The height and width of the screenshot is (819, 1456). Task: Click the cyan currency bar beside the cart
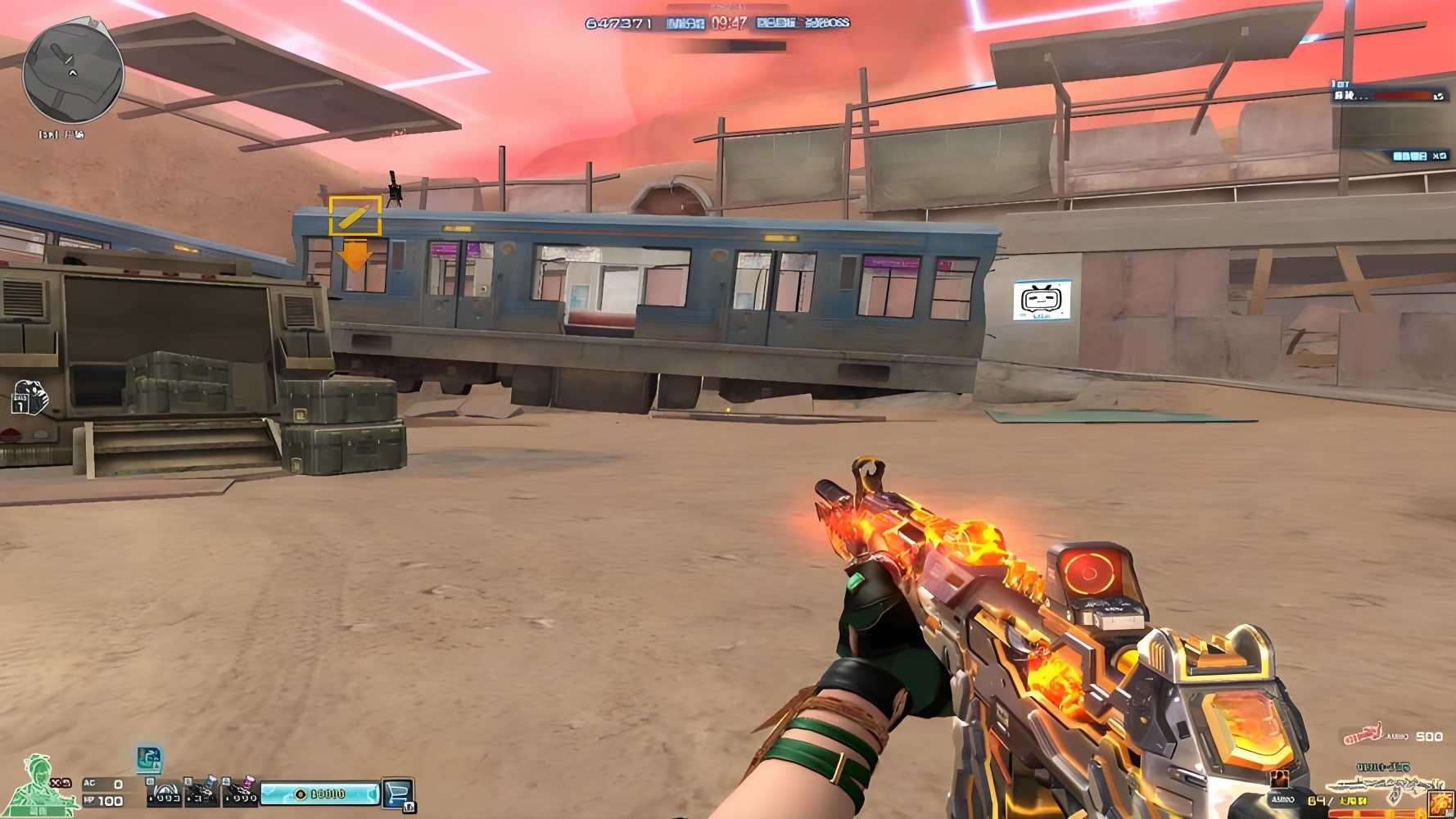click(x=320, y=794)
